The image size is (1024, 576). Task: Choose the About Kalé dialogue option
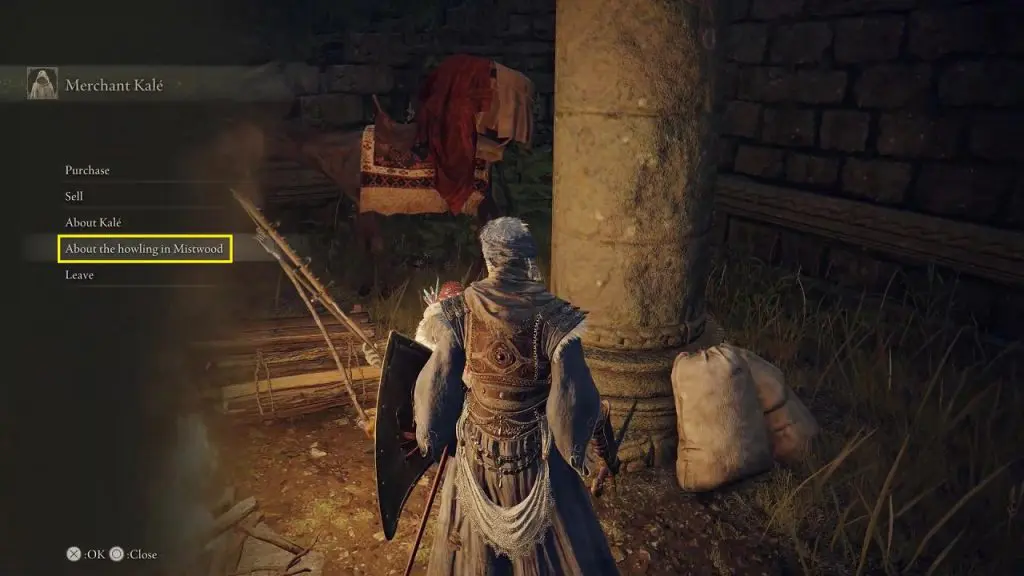93,222
